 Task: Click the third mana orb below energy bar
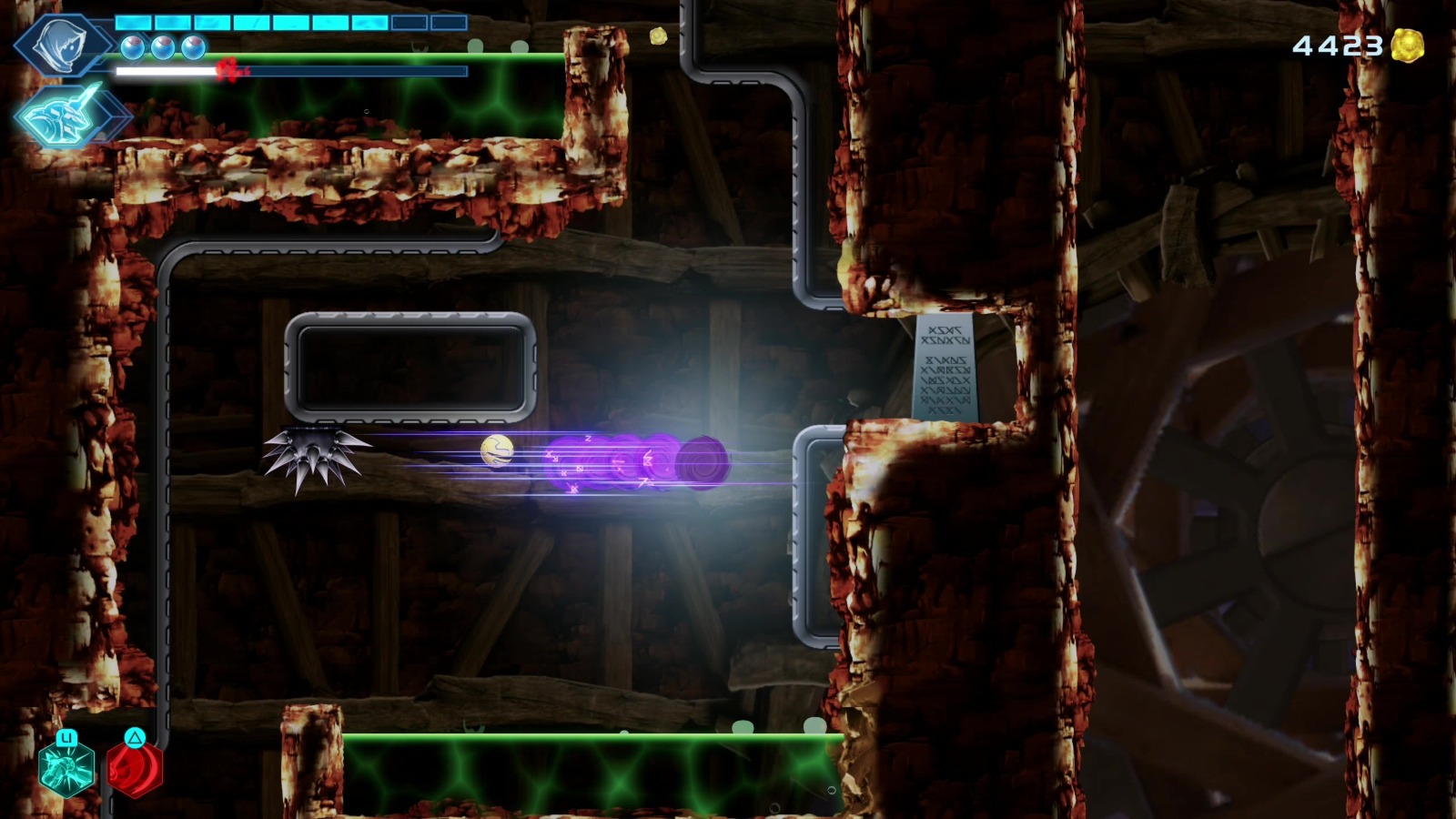click(193, 47)
